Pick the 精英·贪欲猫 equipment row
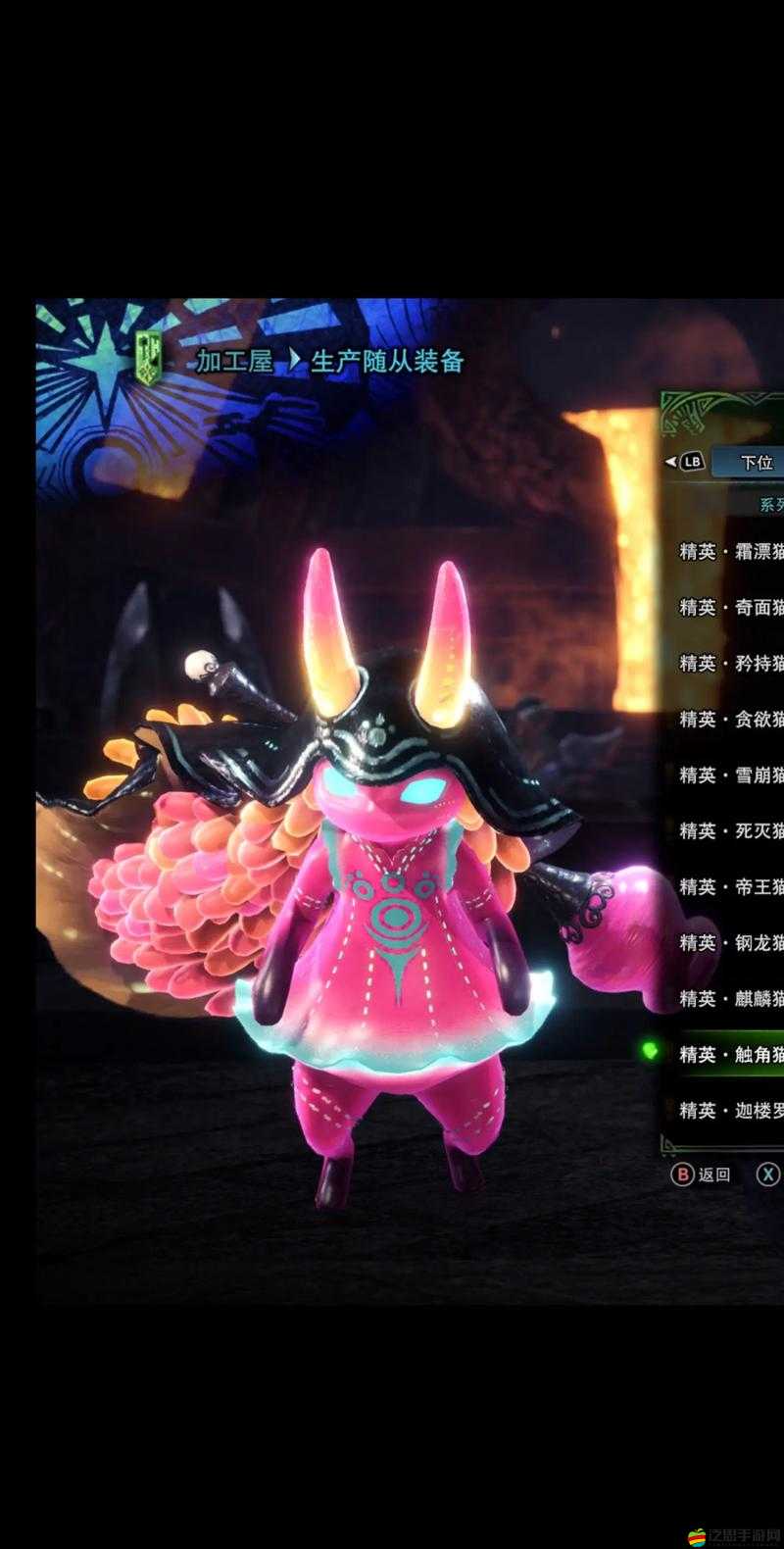 [x=731, y=720]
